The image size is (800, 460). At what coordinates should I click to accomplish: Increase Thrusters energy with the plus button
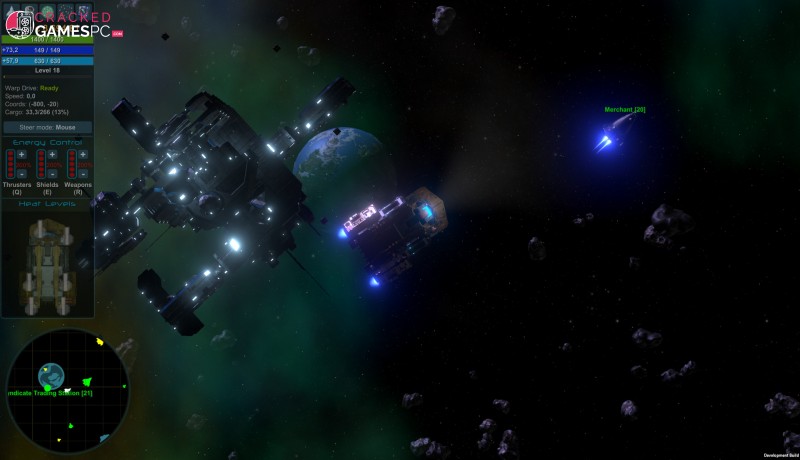coord(22,154)
